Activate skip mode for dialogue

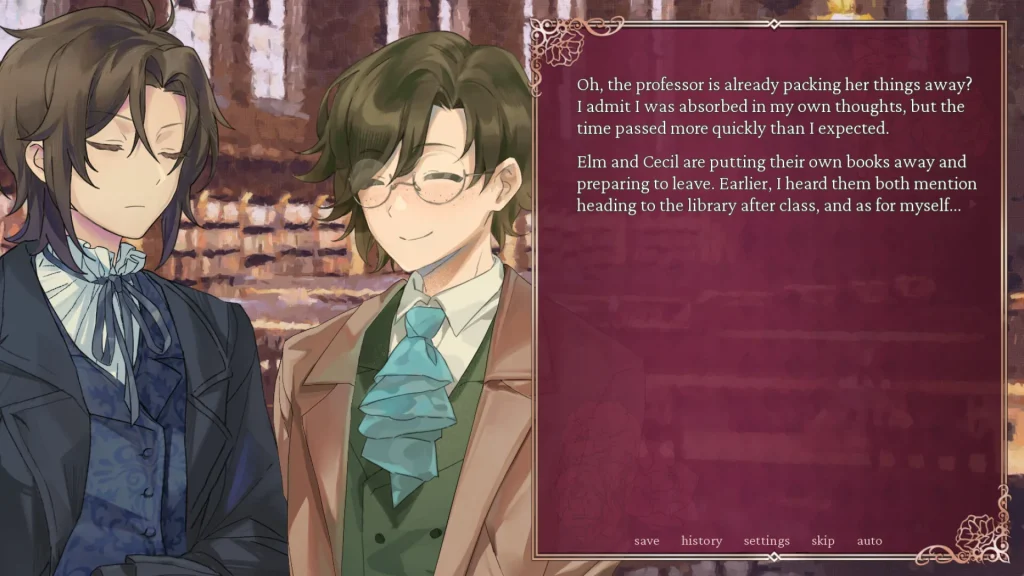pyautogui.click(x=823, y=541)
